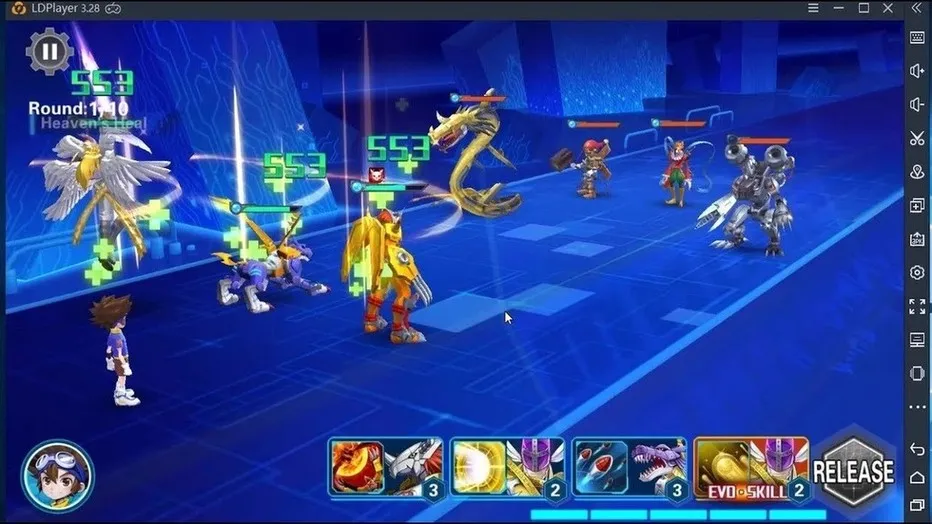The image size is (932, 524).
Task: Open LDPlayer settings gear in sidebar
Action: pos(917,272)
